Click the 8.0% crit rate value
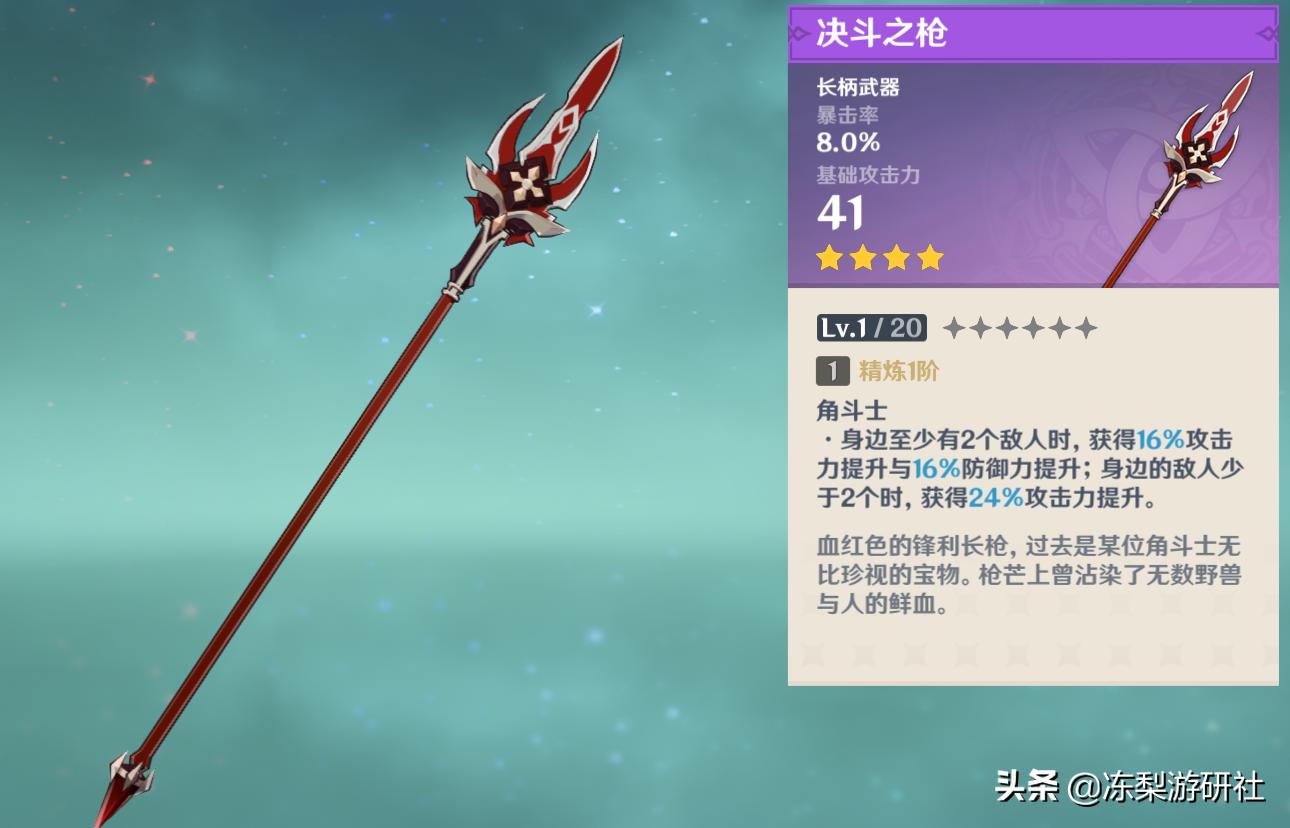This screenshot has width=1290, height=828. pyautogui.click(x=846, y=142)
